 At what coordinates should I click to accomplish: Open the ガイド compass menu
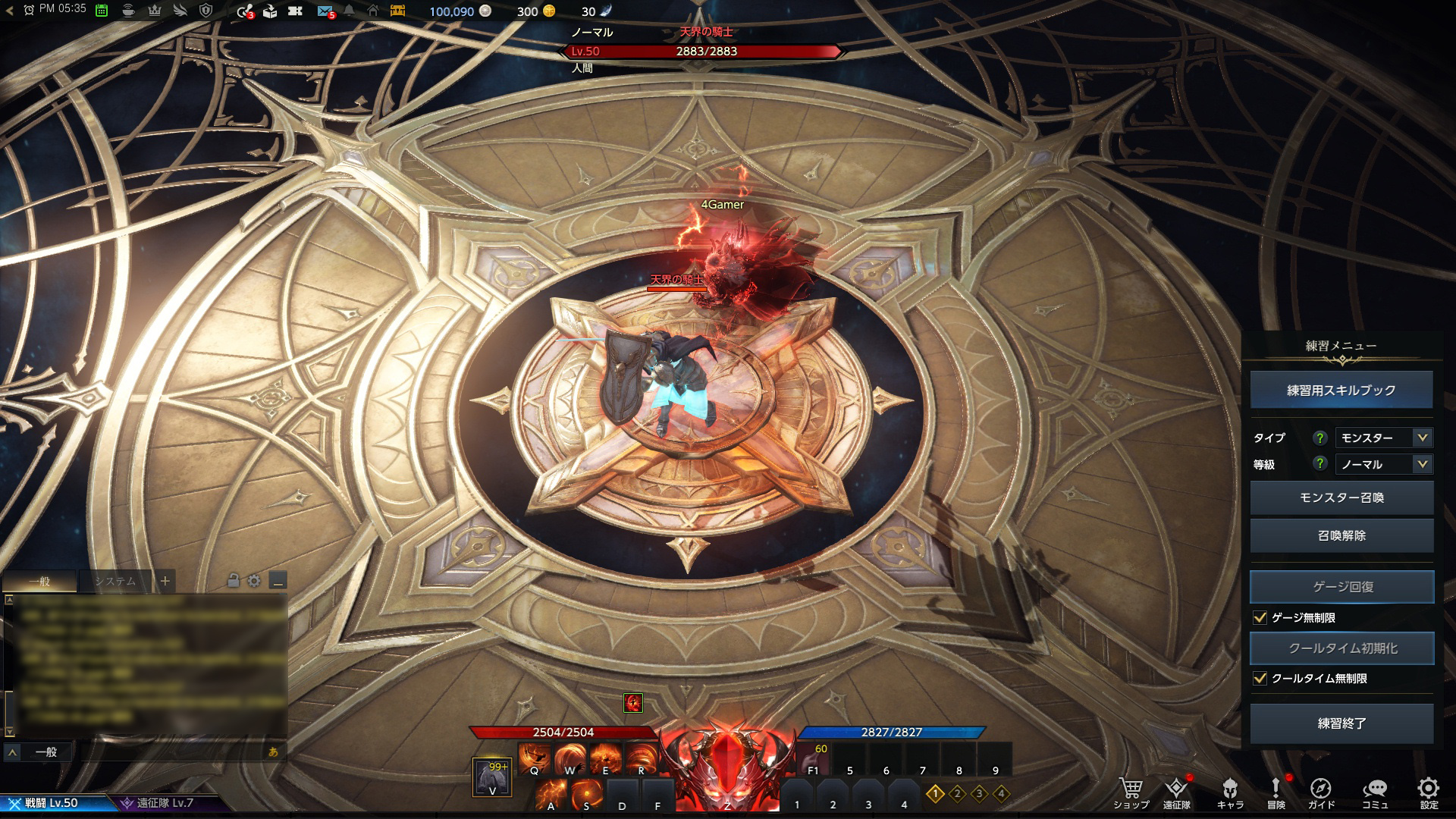pos(1320,789)
